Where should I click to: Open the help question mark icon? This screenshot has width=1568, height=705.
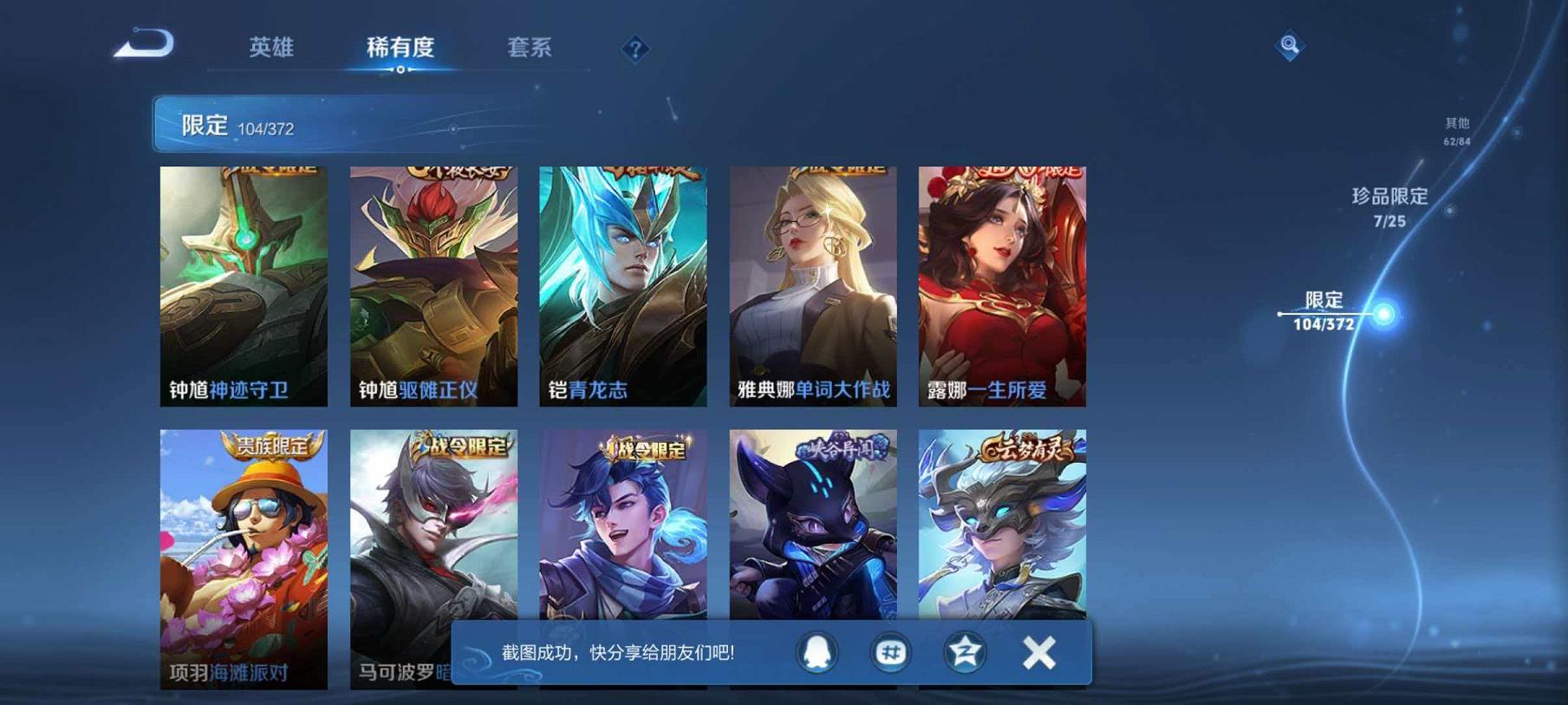point(636,49)
